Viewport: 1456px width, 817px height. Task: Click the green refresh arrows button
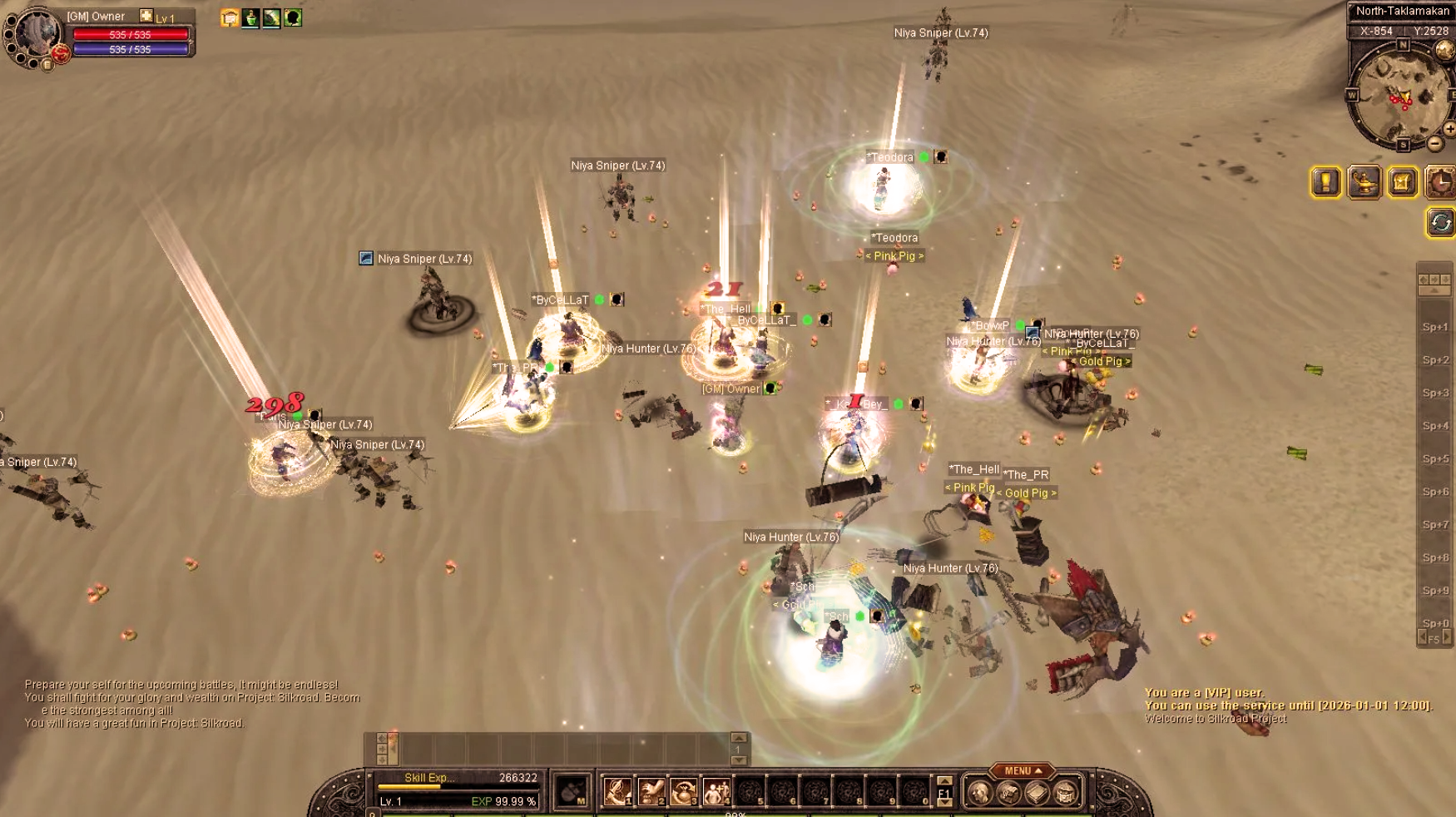coord(1440,222)
